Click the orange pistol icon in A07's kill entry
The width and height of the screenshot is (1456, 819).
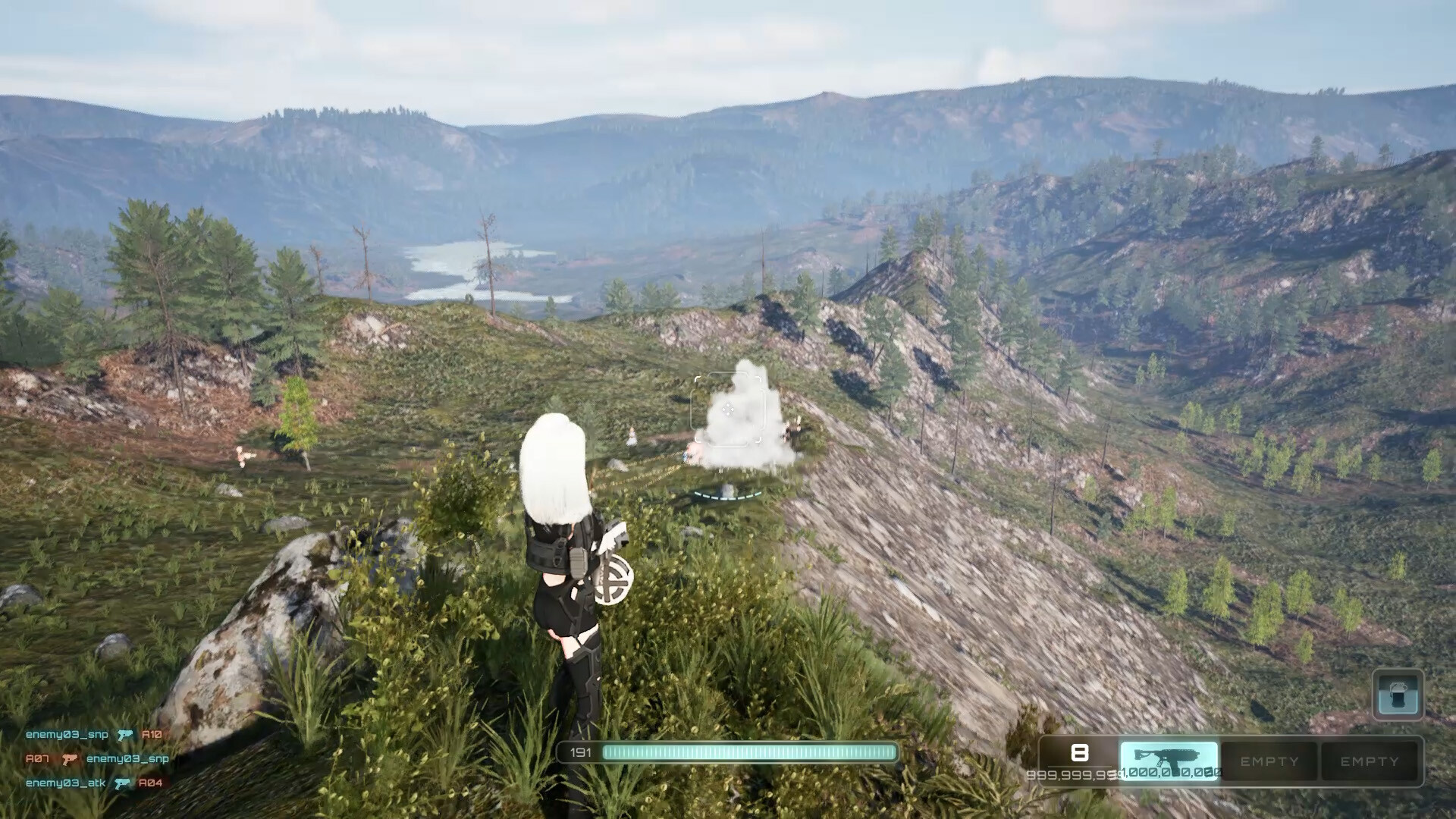tap(71, 759)
